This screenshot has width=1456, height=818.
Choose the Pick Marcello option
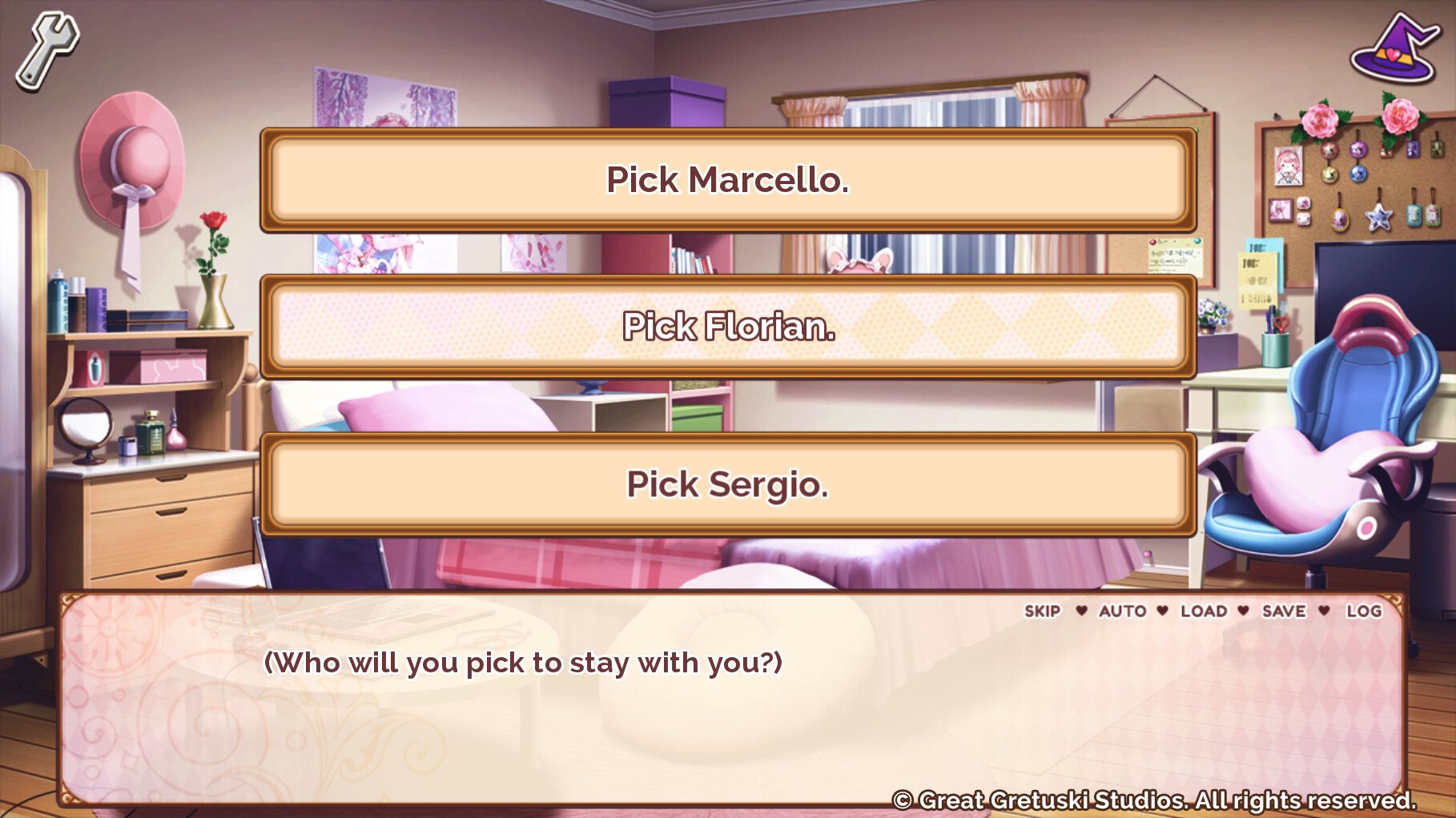727,180
